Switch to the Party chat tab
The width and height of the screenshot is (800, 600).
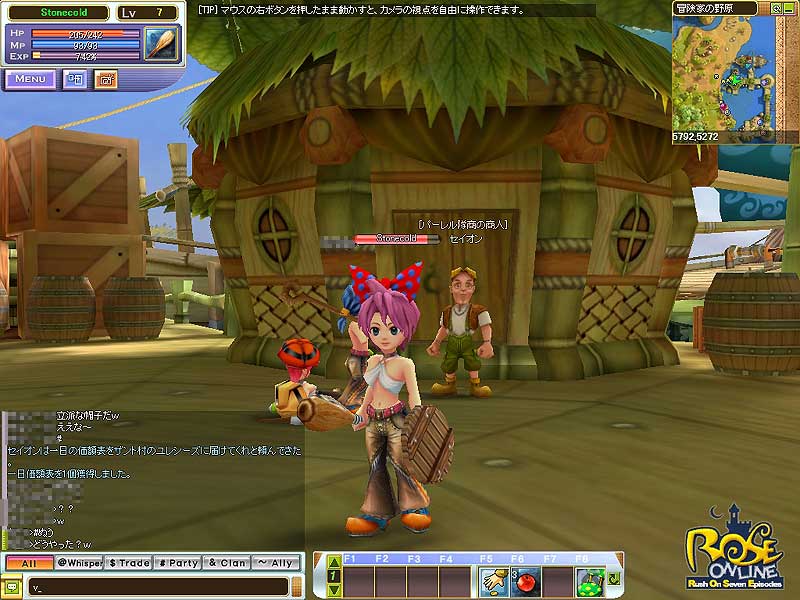pos(178,563)
